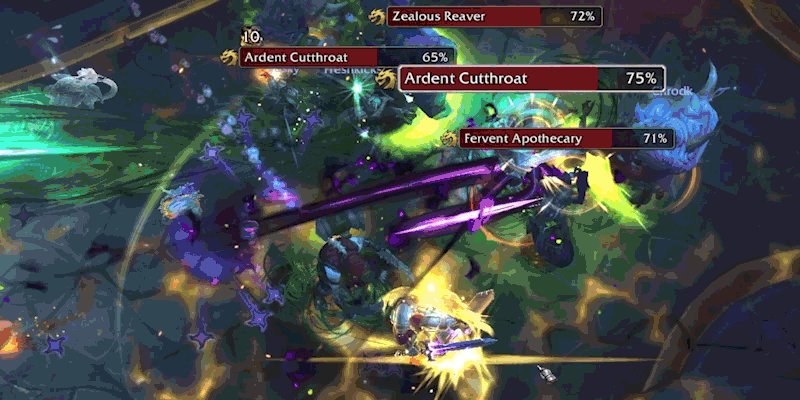Click the Ardent Cutthroat nameplate showing 75%
Viewport: 800px width, 400px height.
[532, 78]
